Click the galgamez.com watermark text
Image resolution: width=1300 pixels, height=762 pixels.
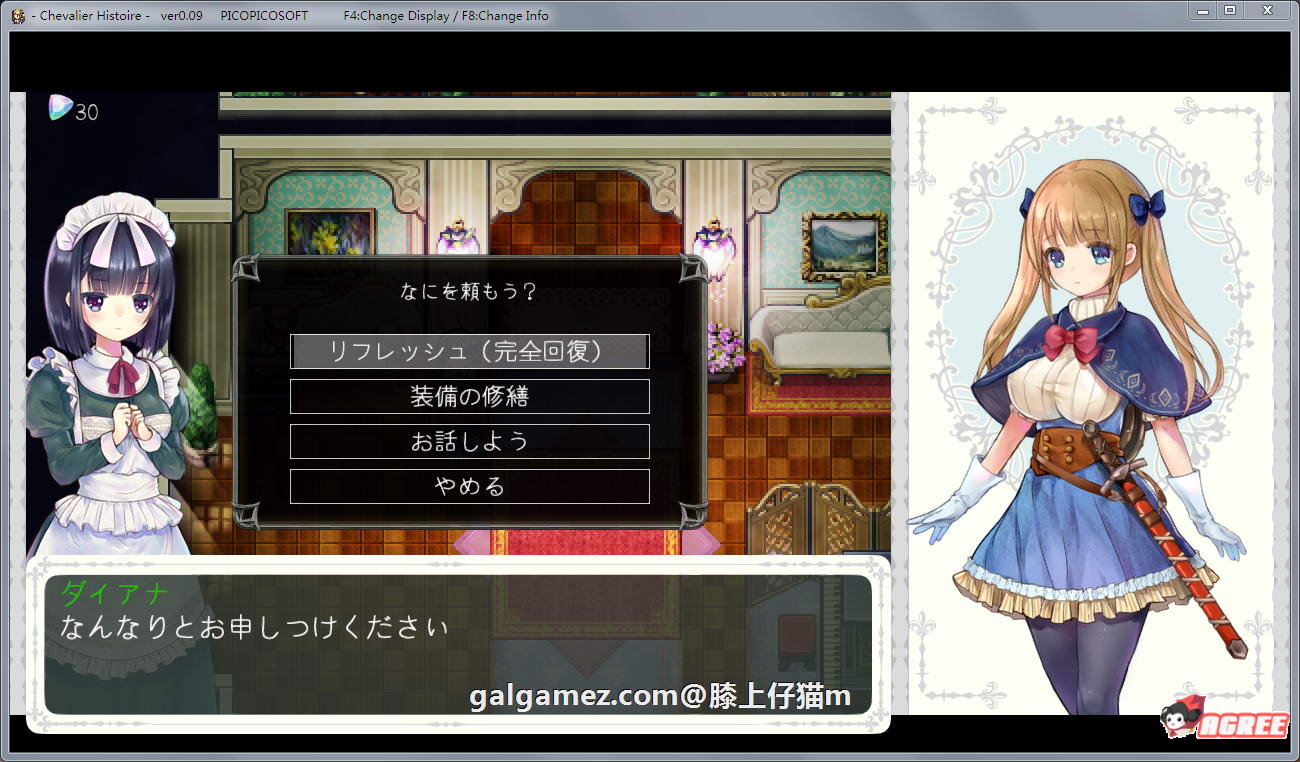click(x=655, y=694)
